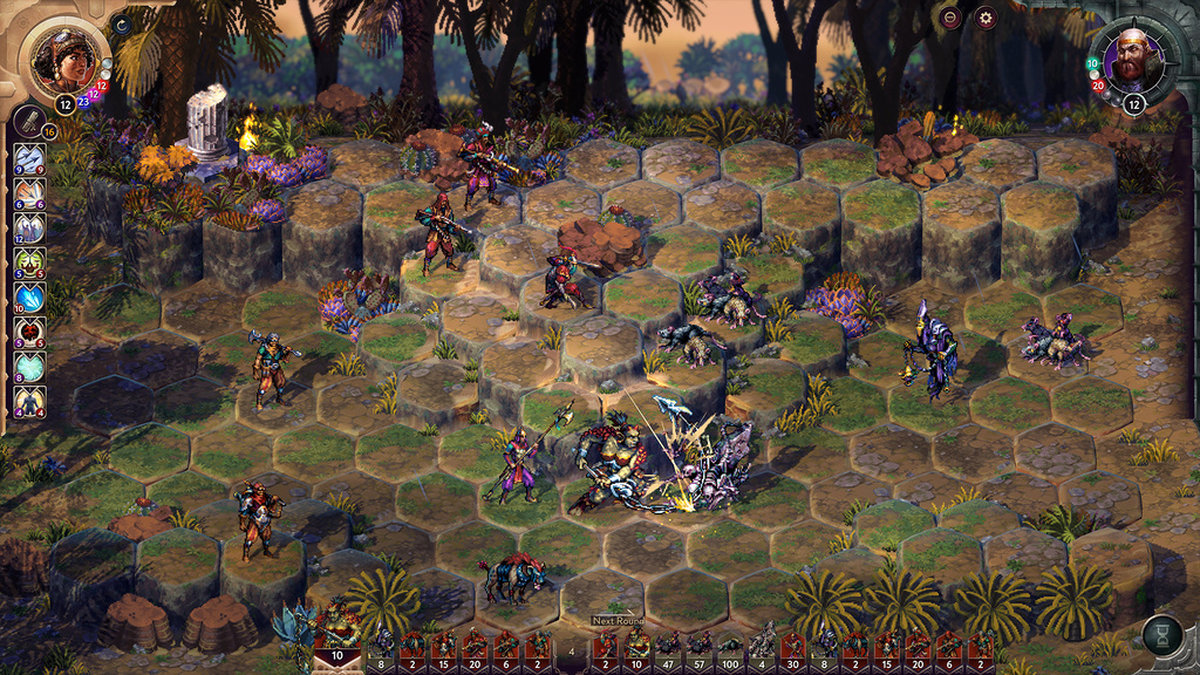Click the circular arrow button near hero portrait
Image resolution: width=1200 pixels, height=675 pixels.
122,24
